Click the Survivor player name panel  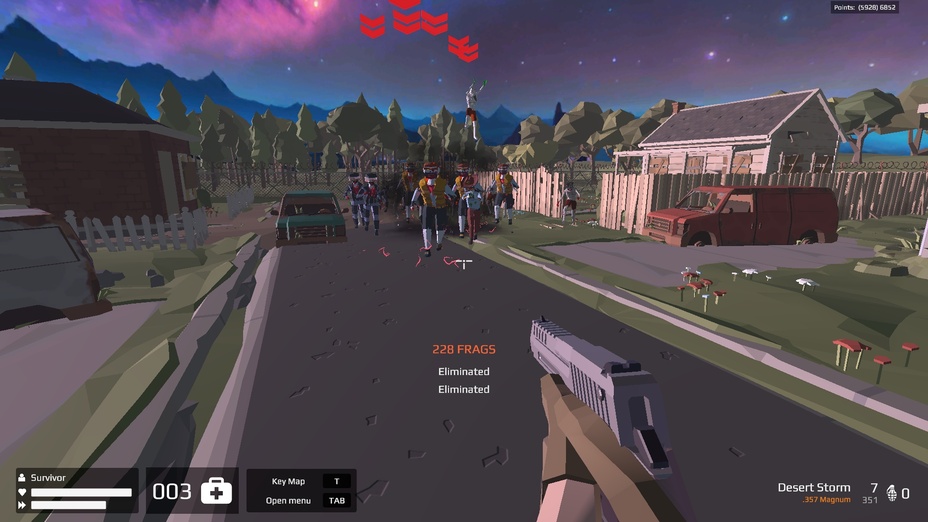[x=48, y=478]
